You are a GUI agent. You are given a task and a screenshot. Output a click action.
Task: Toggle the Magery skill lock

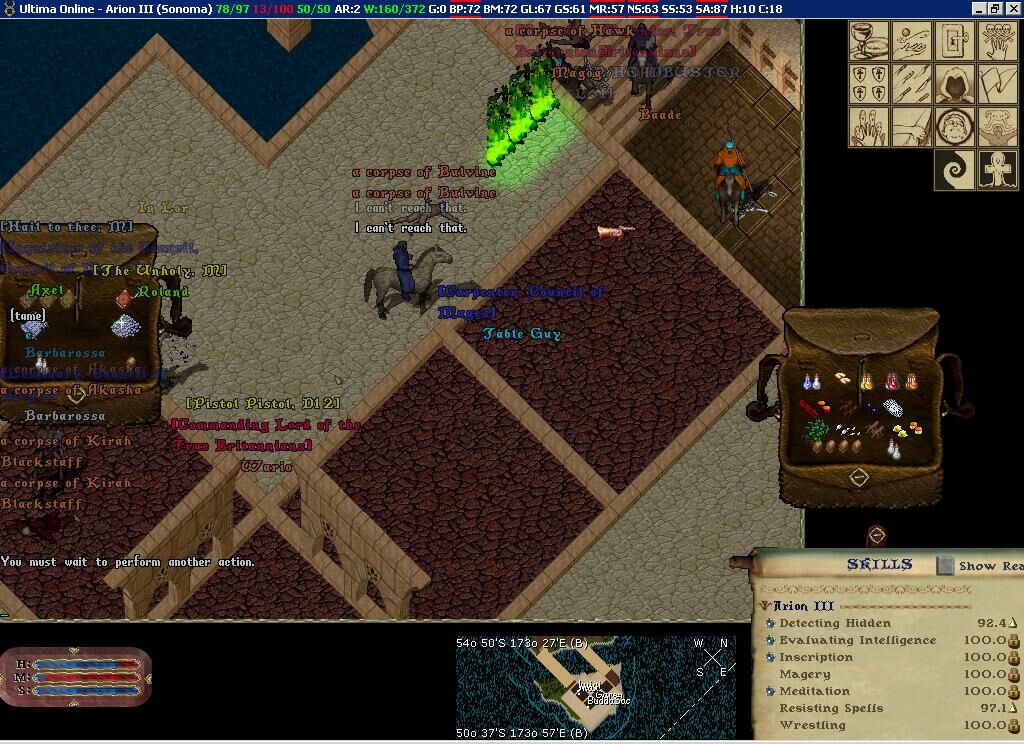[1013, 675]
